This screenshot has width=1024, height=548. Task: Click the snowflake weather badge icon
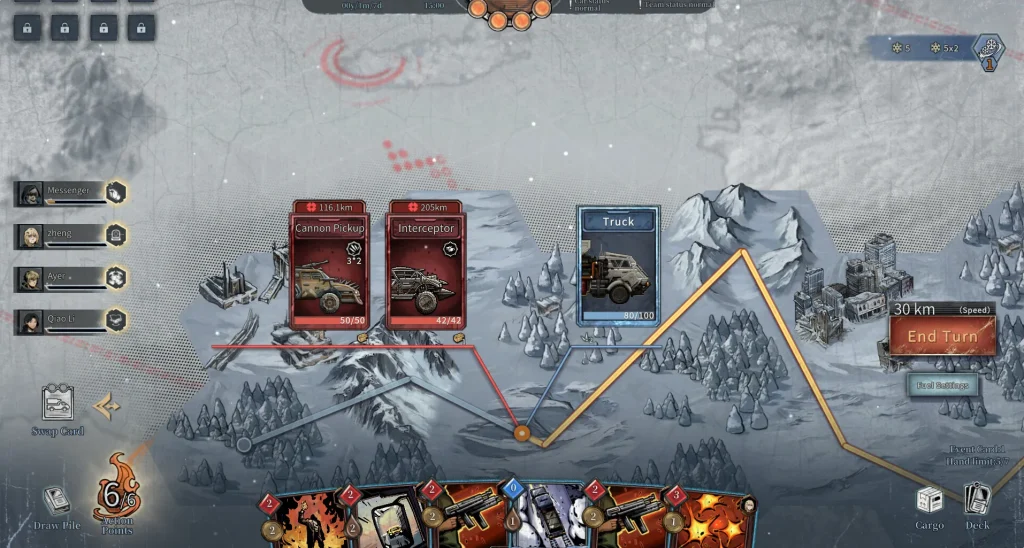pyautogui.click(x=988, y=49)
